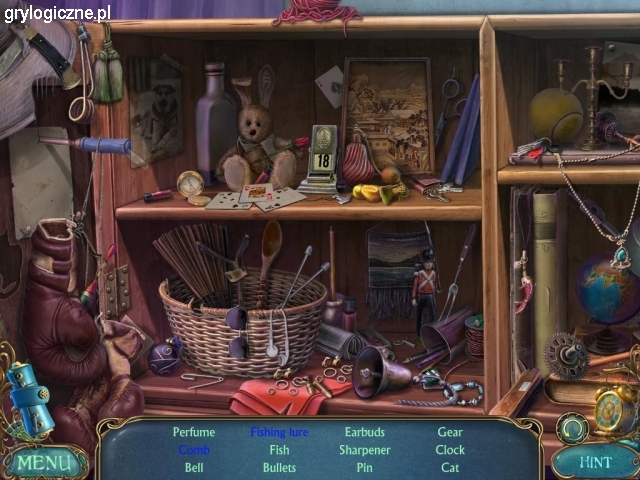Choose the Bell entry in the item list
The width and height of the screenshot is (640, 480).
coord(194,467)
